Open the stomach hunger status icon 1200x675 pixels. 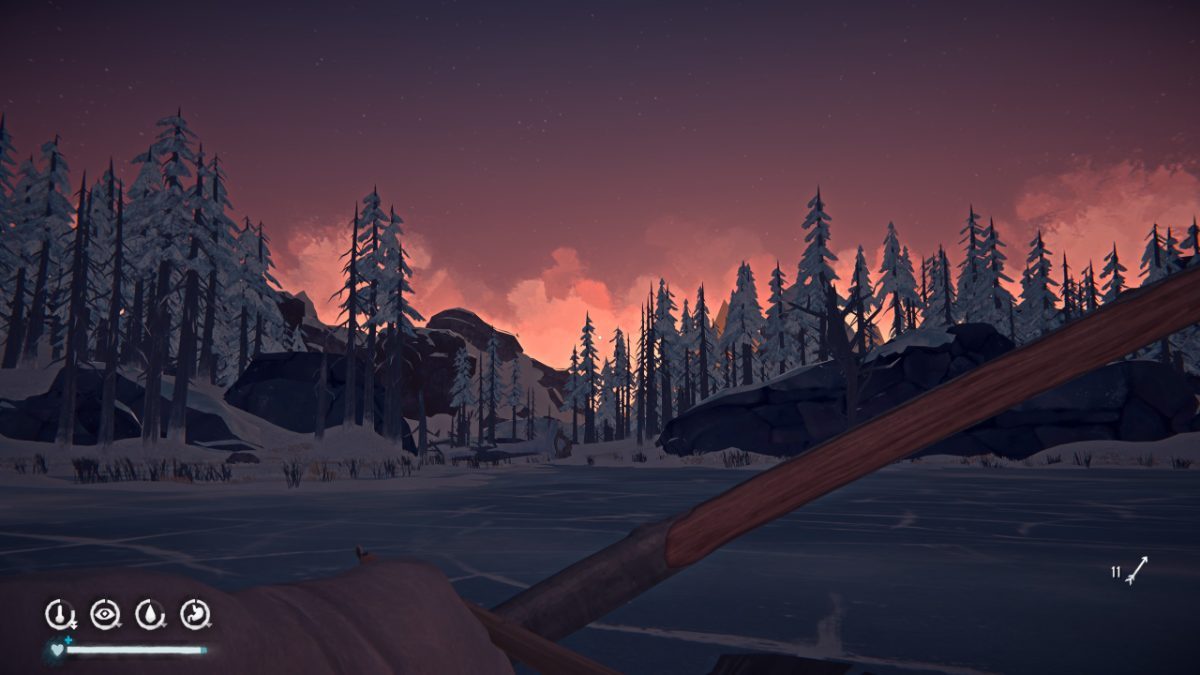pos(195,614)
